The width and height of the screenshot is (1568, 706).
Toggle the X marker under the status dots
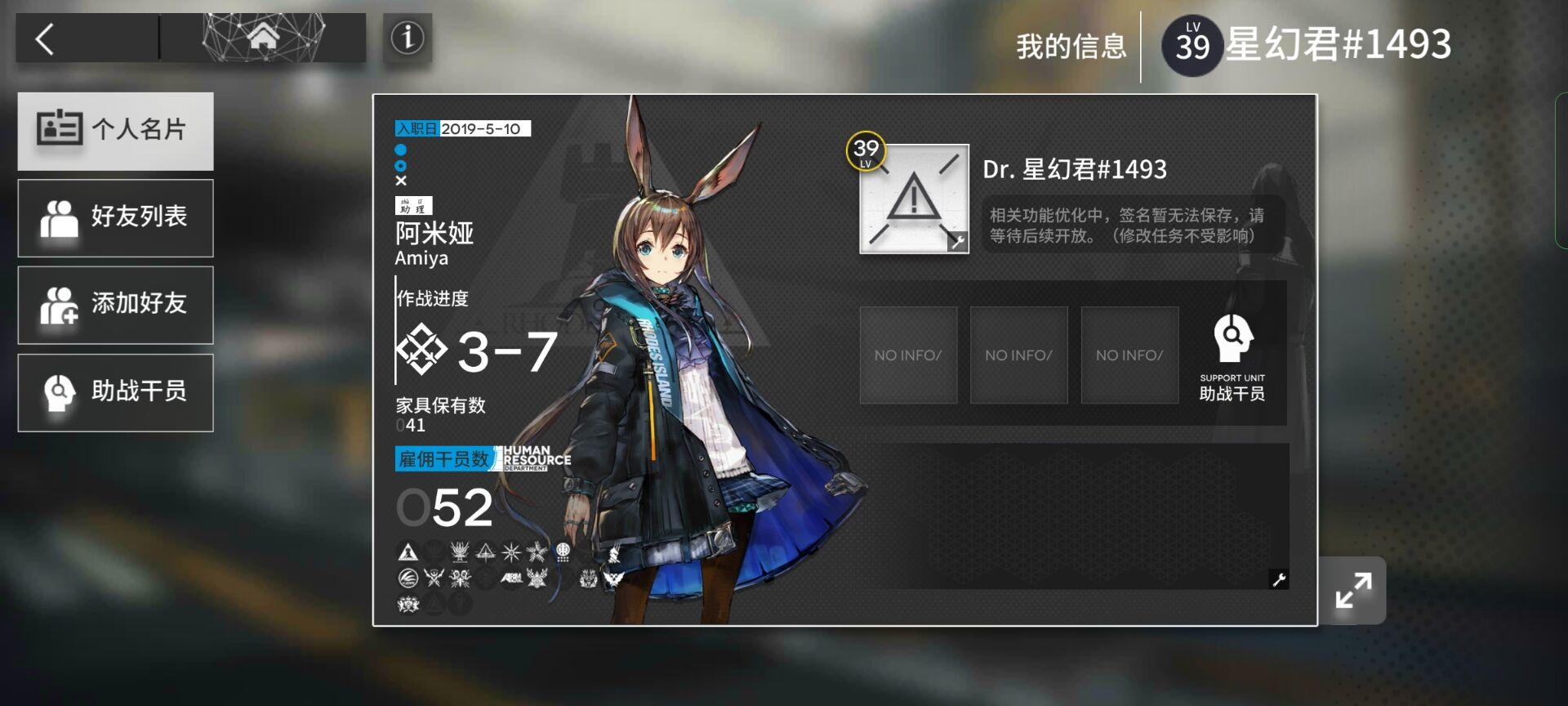[401, 181]
